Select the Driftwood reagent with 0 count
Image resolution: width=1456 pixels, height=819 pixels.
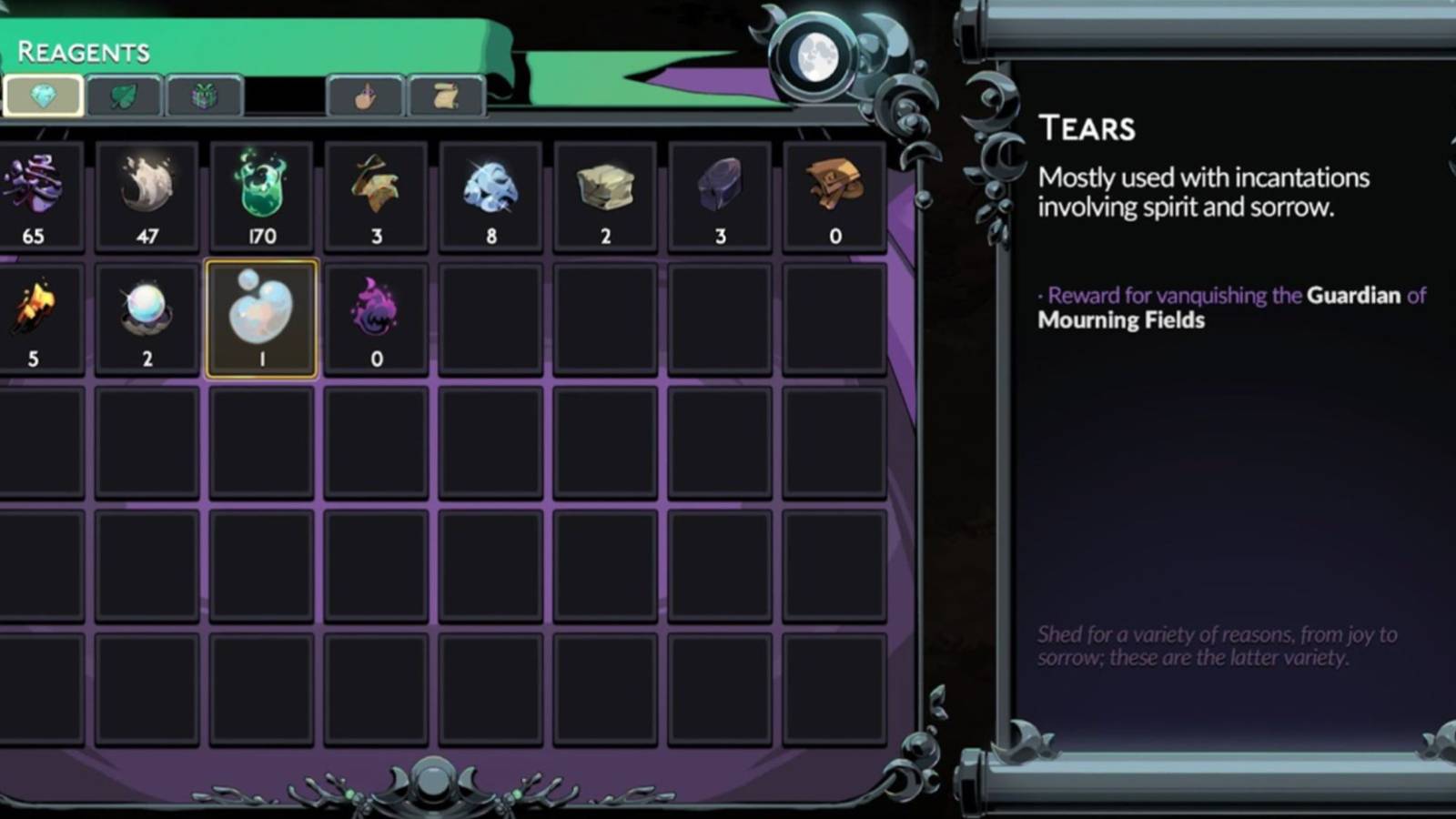click(x=834, y=191)
